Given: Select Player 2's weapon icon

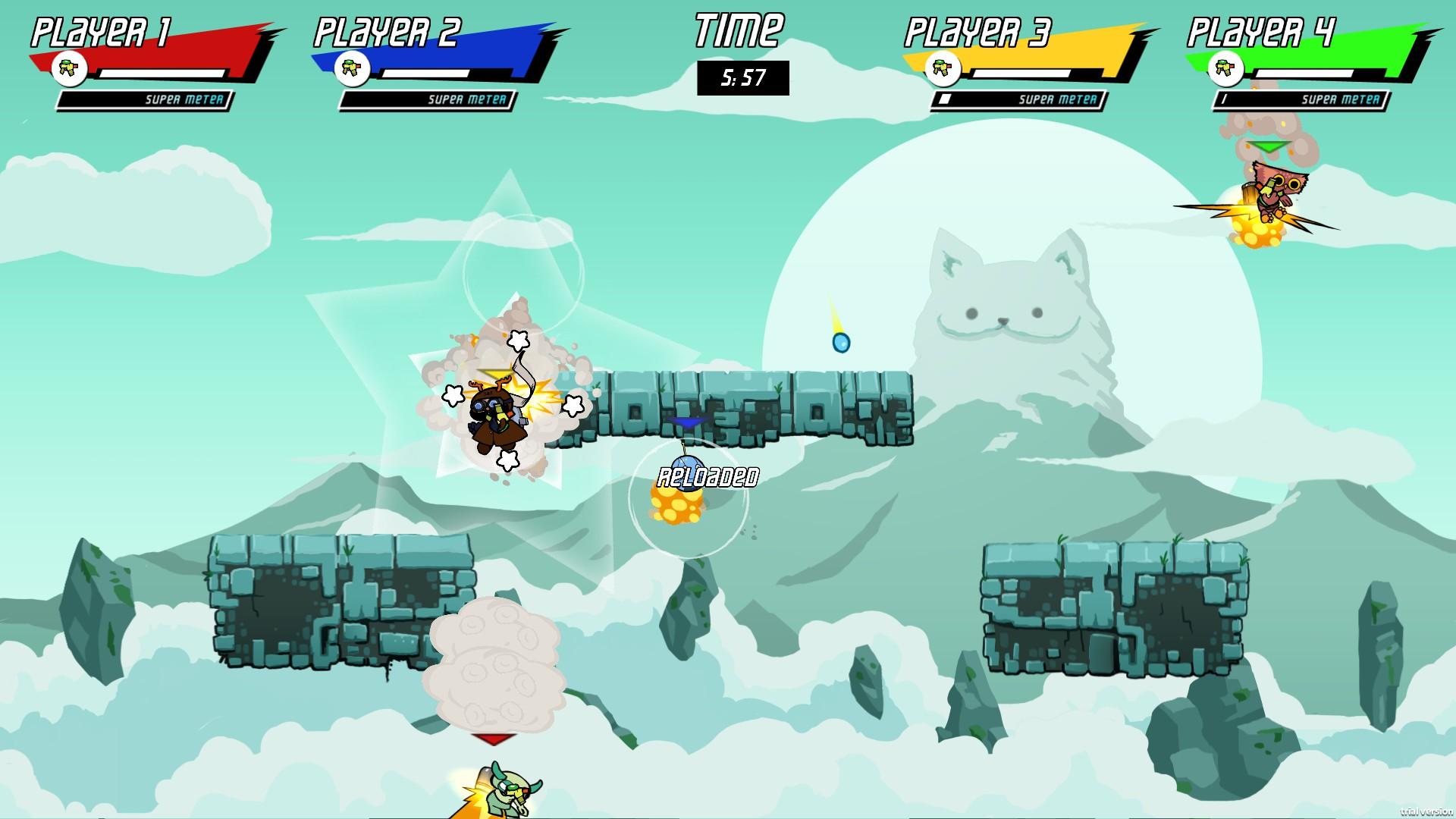Looking at the screenshot, I should tap(352, 69).
